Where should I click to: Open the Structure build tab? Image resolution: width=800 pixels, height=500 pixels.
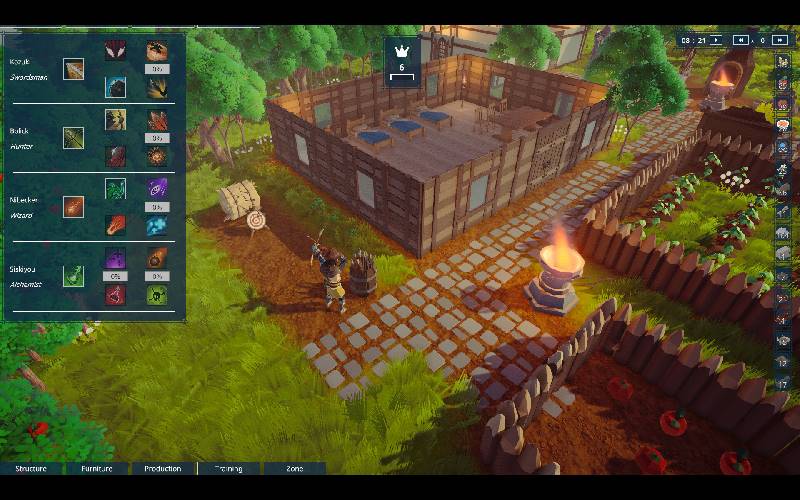pyautogui.click(x=32, y=468)
